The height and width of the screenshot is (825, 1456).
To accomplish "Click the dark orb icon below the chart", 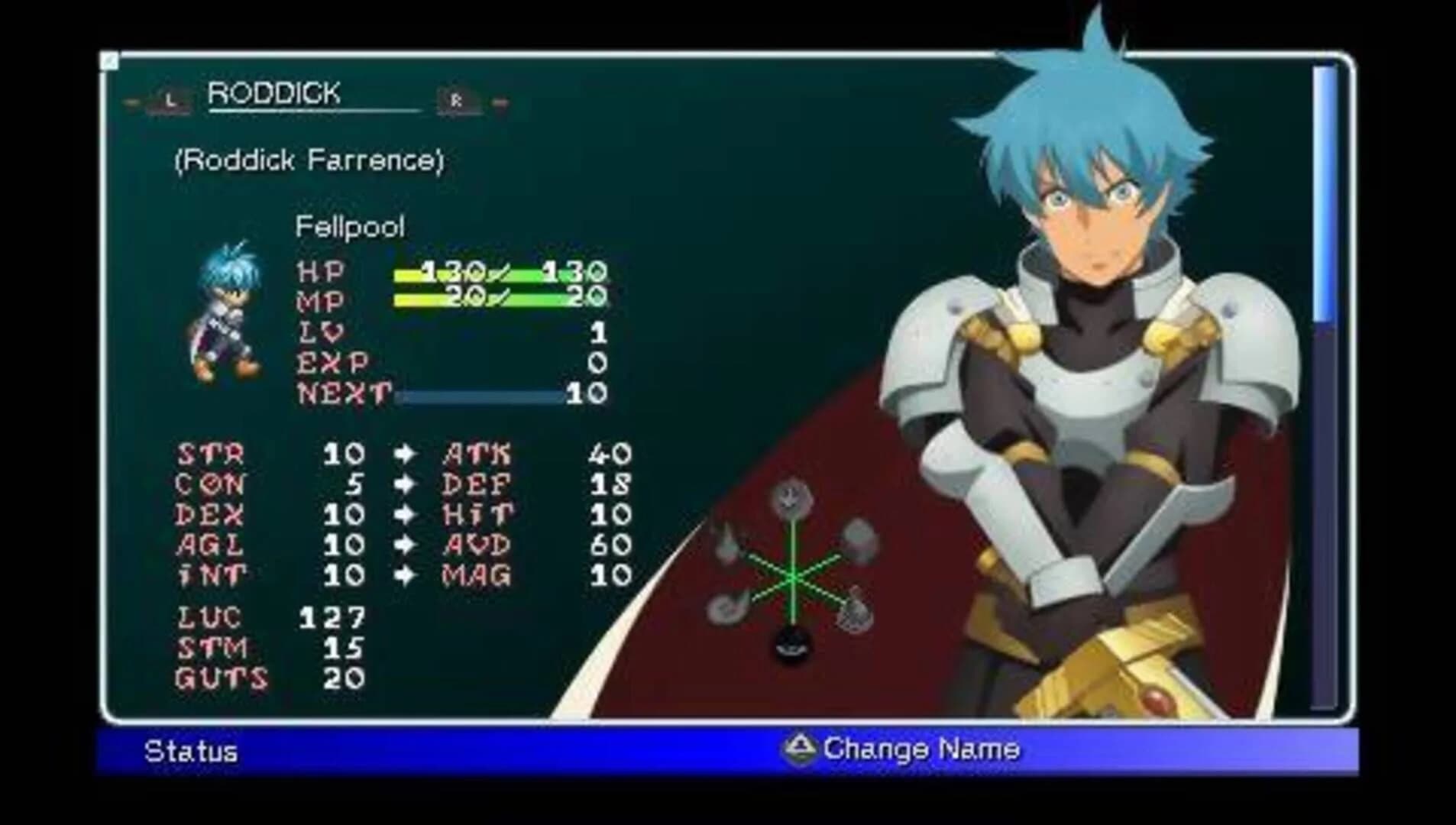I will click(791, 645).
